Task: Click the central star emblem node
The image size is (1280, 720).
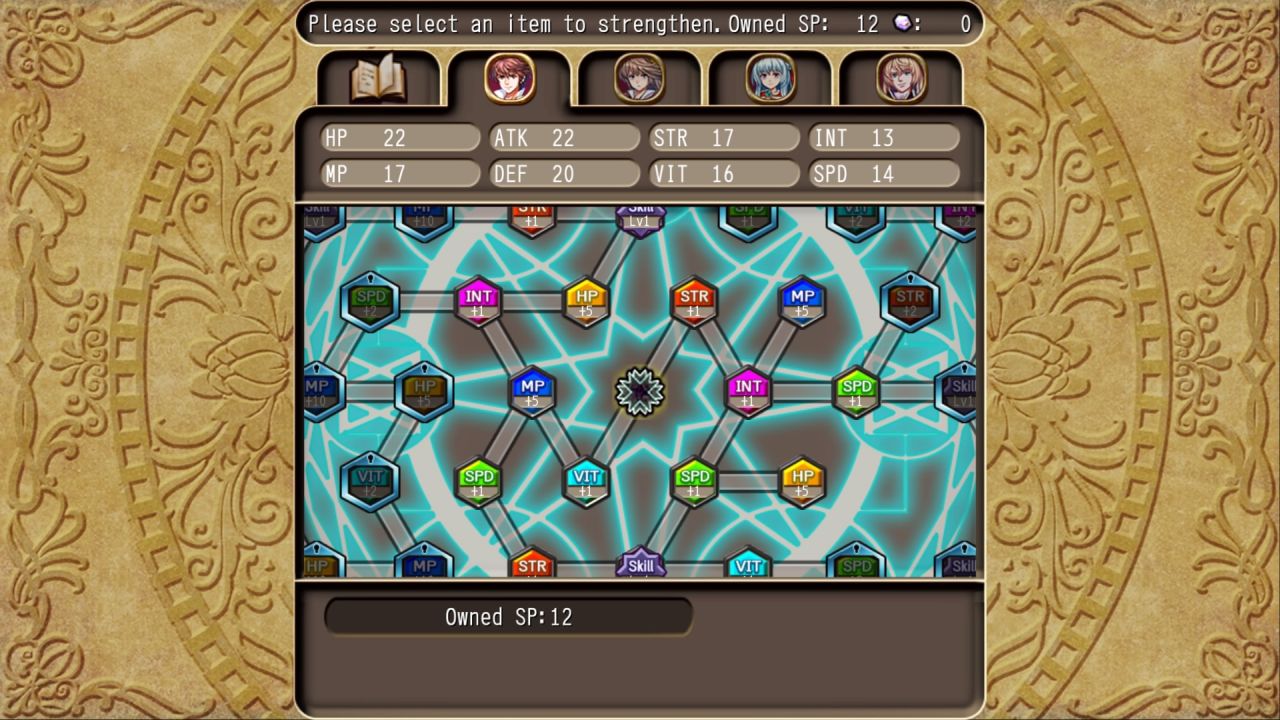Action: pyautogui.click(x=640, y=392)
